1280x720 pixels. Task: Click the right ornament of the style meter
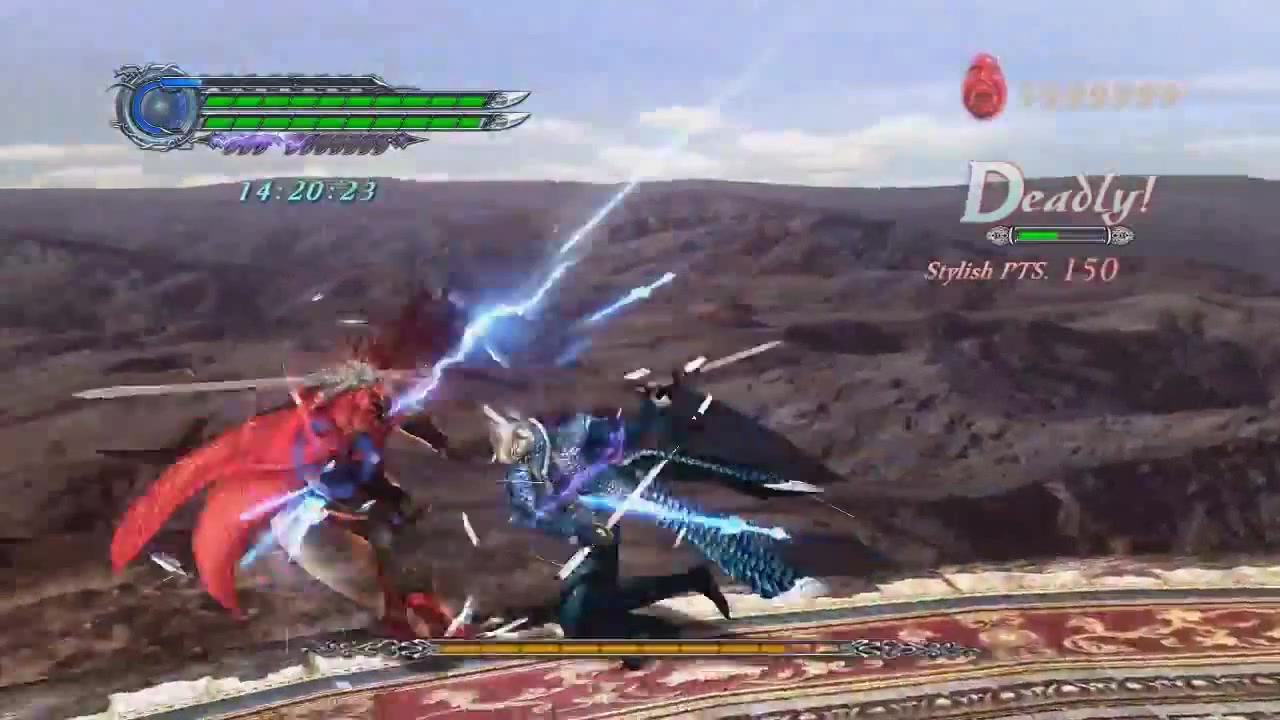tap(1120, 235)
